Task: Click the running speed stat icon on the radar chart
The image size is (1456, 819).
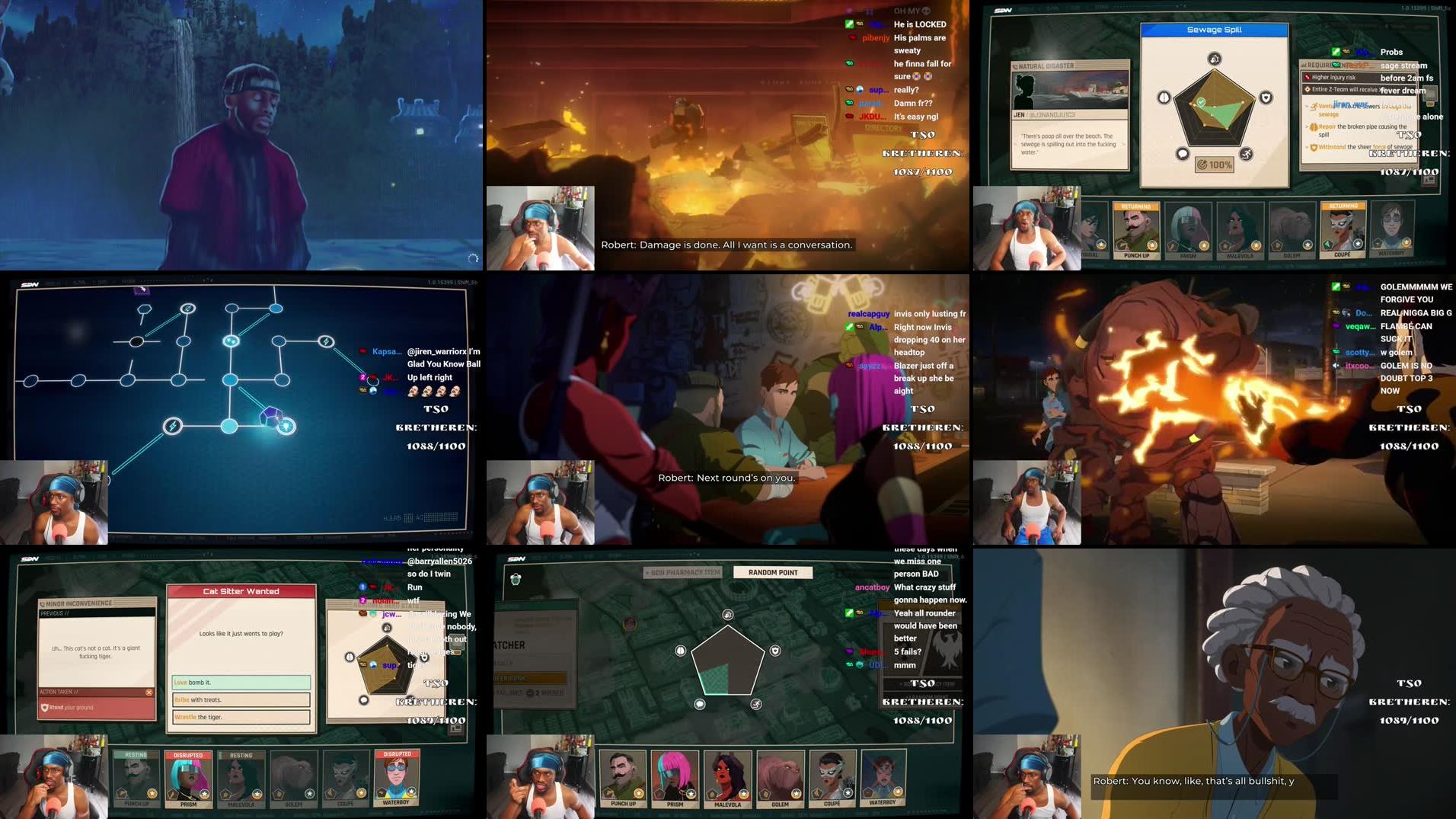Action: coord(1248,153)
